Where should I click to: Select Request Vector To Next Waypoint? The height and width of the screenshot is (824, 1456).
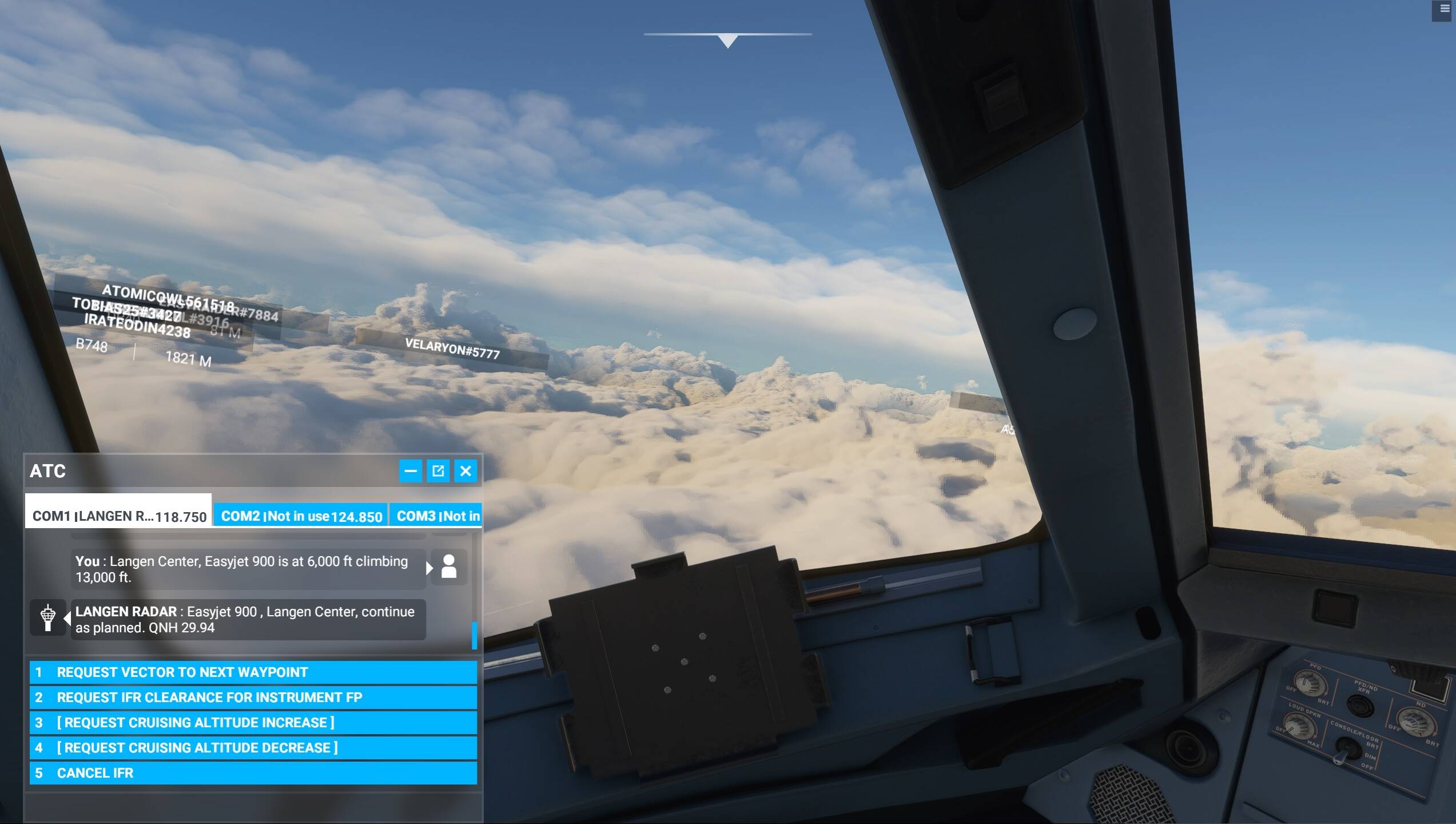253,672
